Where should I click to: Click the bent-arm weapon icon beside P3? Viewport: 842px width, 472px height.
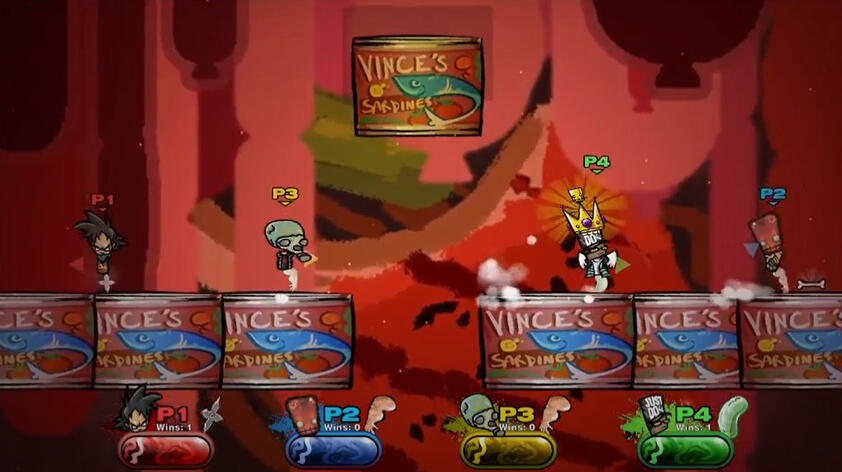pyautogui.click(x=555, y=412)
